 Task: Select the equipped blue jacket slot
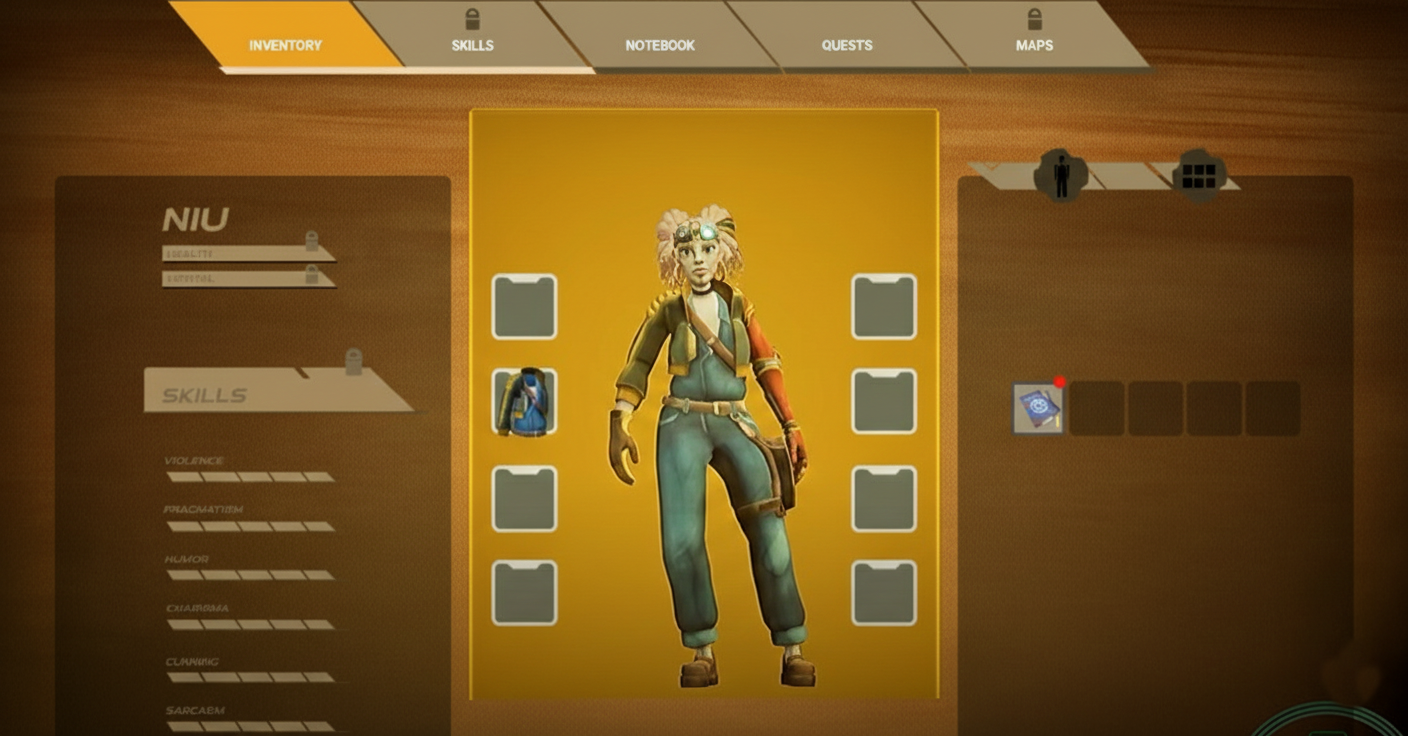click(x=524, y=402)
